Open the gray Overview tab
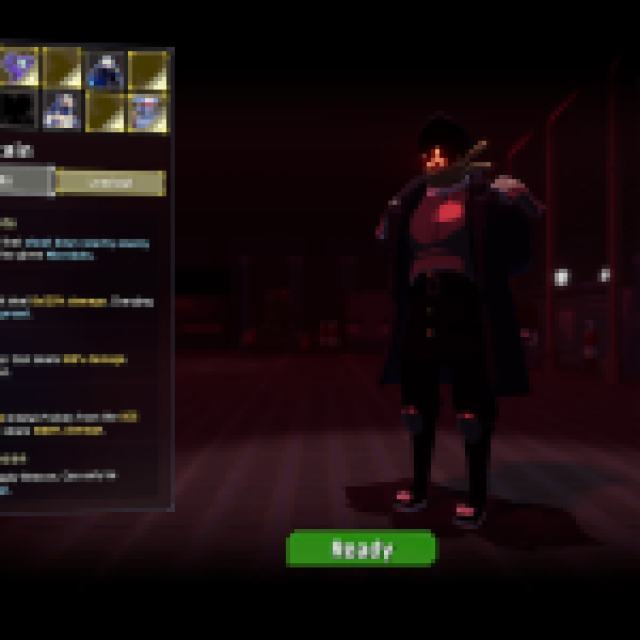Screen dimensions: 640x640 point(24,181)
